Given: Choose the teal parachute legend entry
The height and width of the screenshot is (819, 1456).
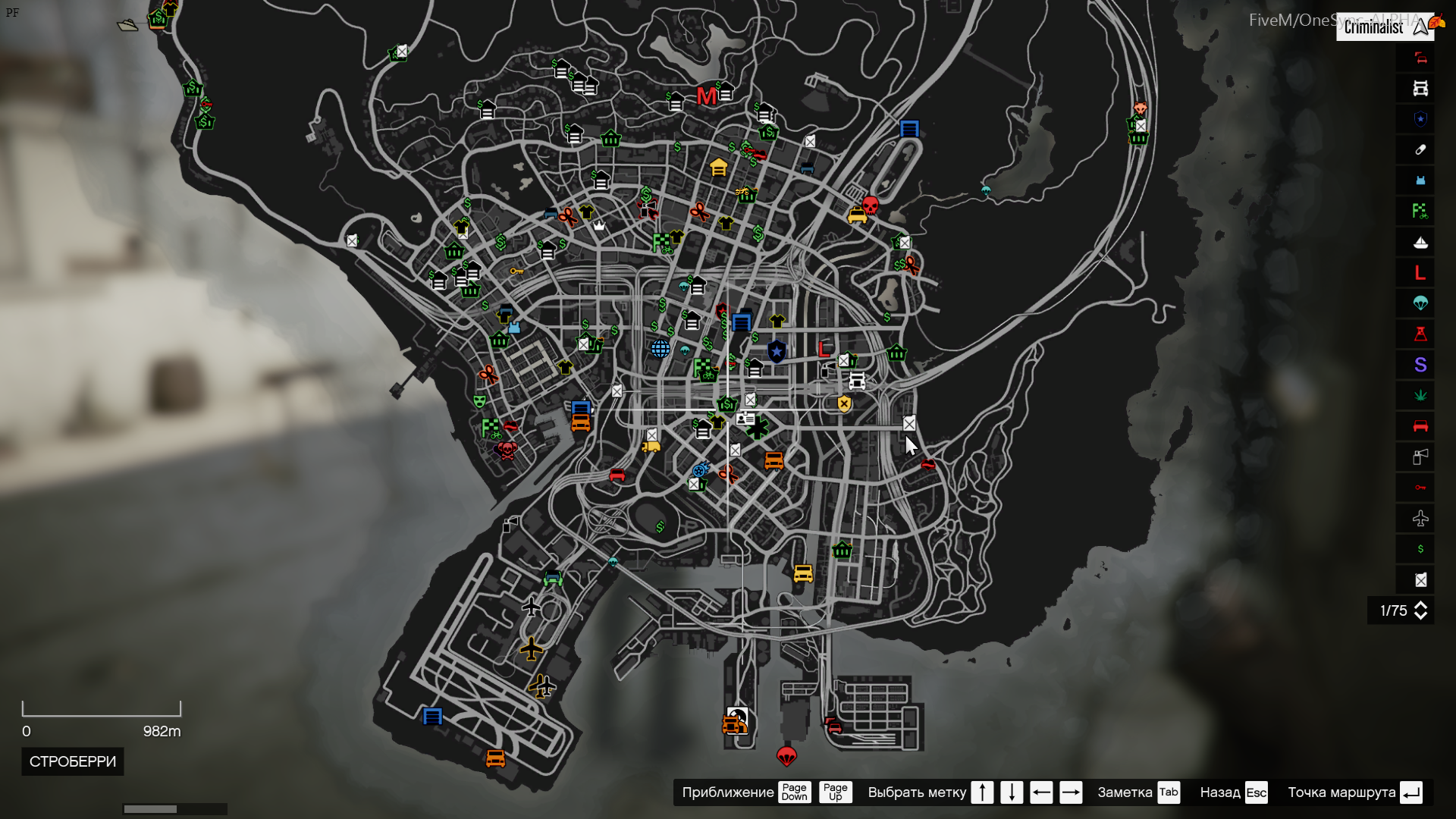Looking at the screenshot, I should [x=1420, y=303].
